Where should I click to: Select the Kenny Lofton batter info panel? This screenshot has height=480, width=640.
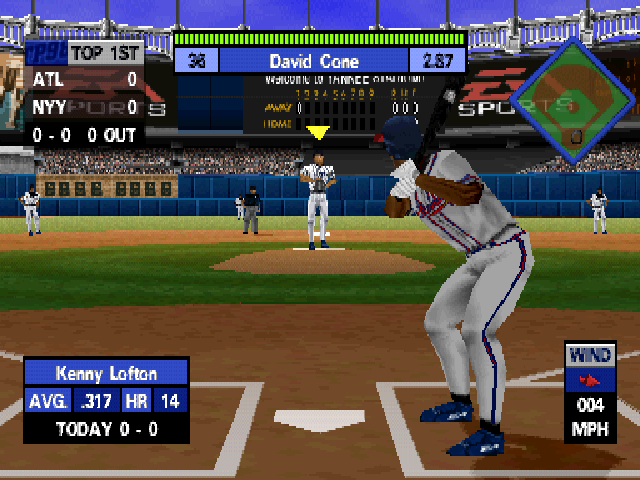[x=106, y=400]
